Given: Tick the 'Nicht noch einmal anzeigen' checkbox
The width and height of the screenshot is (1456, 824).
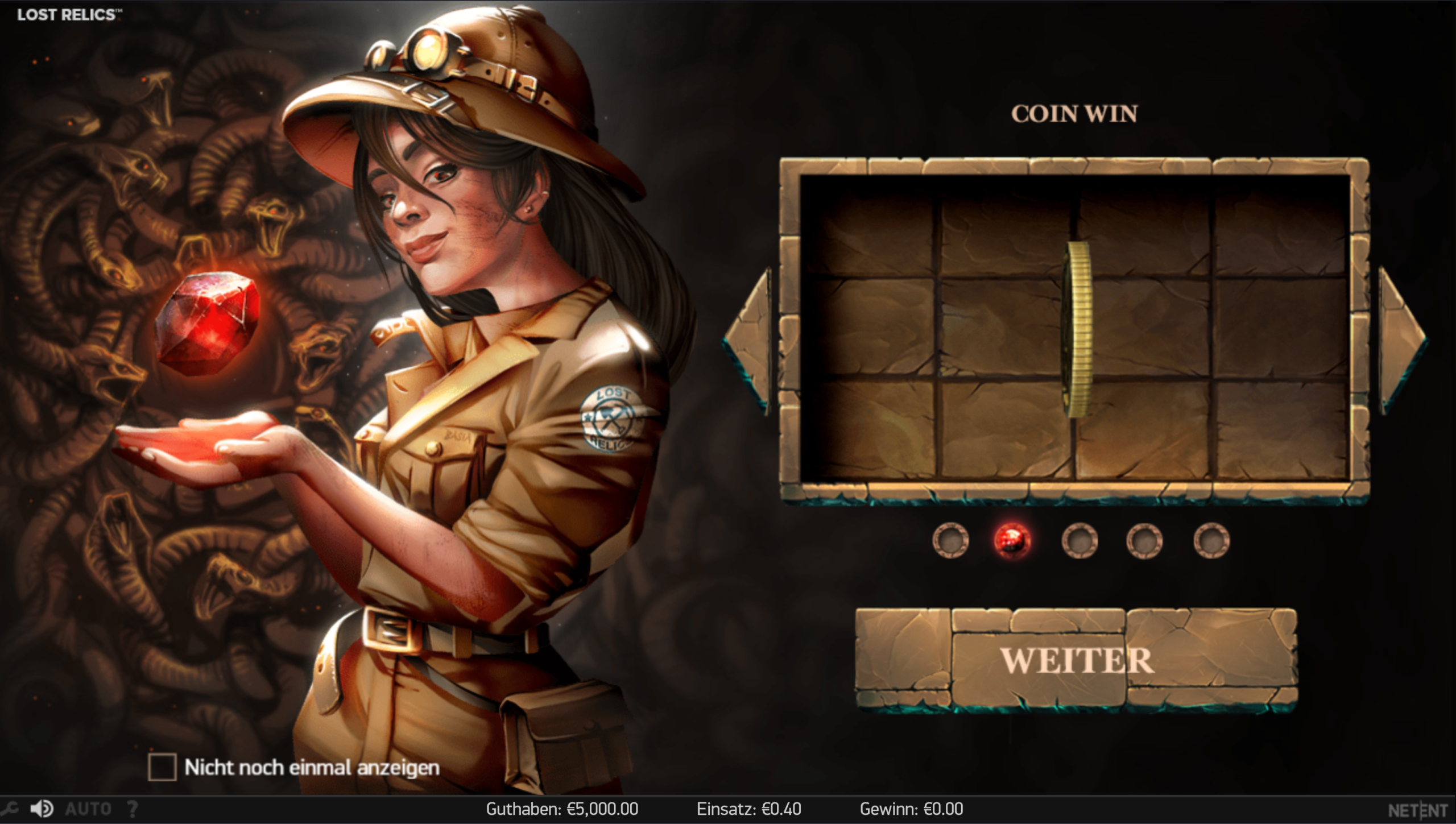Looking at the screenshot, I should coord(162,767).
